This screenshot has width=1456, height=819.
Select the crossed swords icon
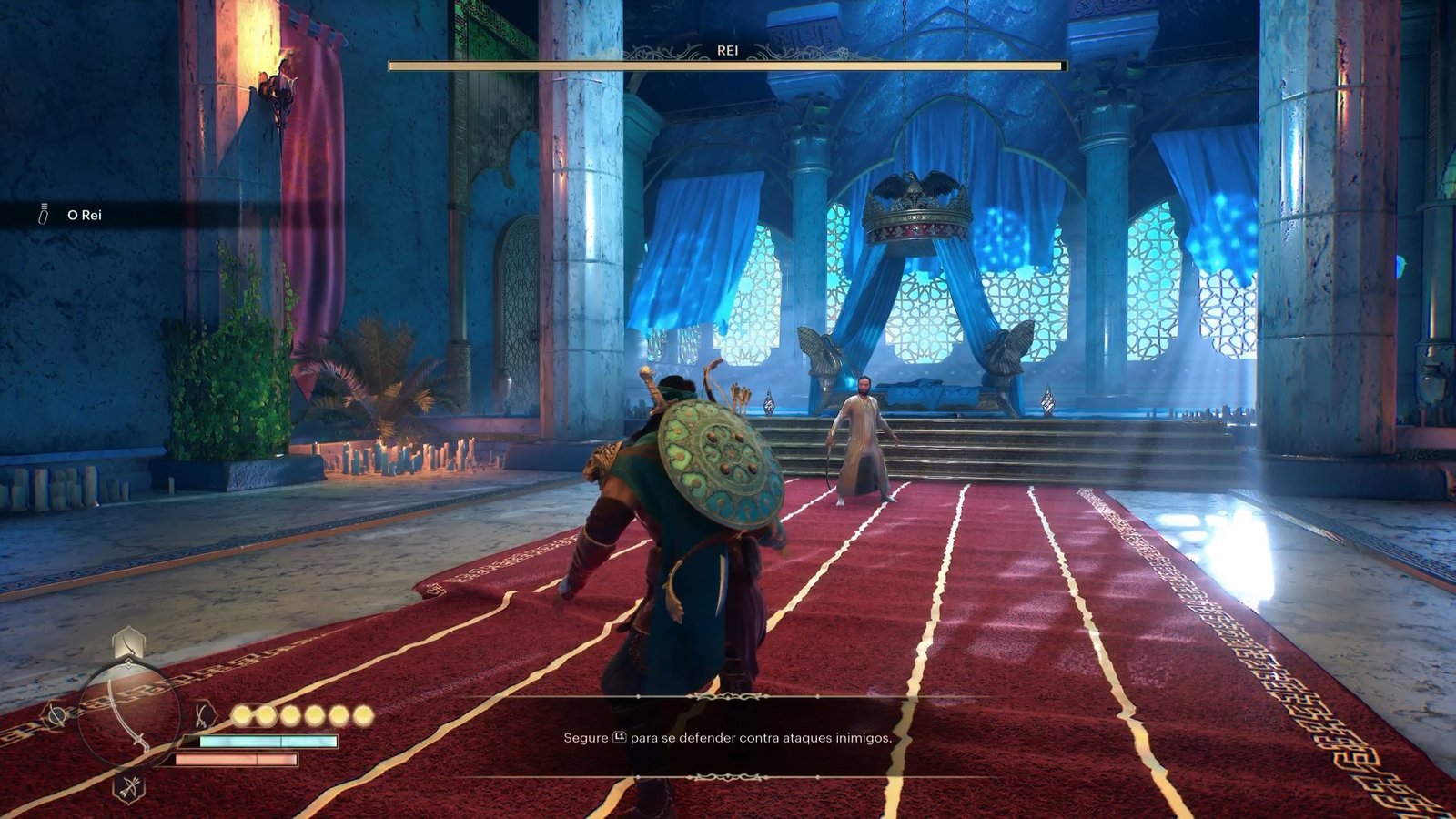[204, 713]
